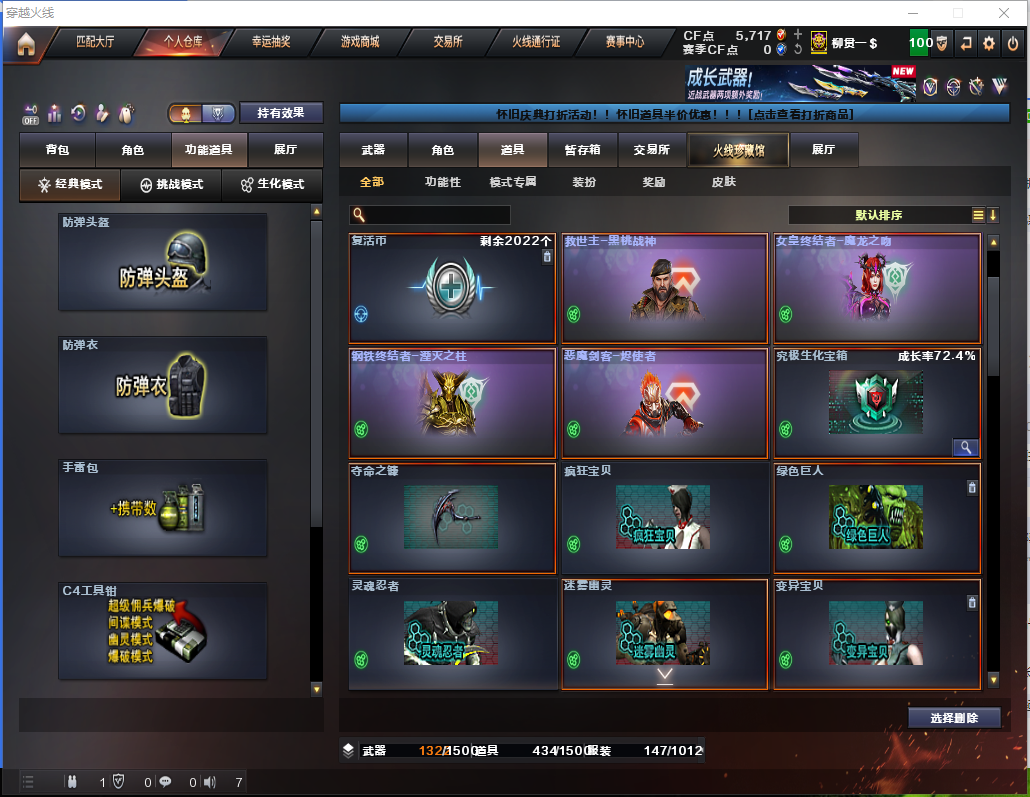This screenshot has width=1030, height=797.
Task: Open the gear settings icon
Action: click(989, 43)
